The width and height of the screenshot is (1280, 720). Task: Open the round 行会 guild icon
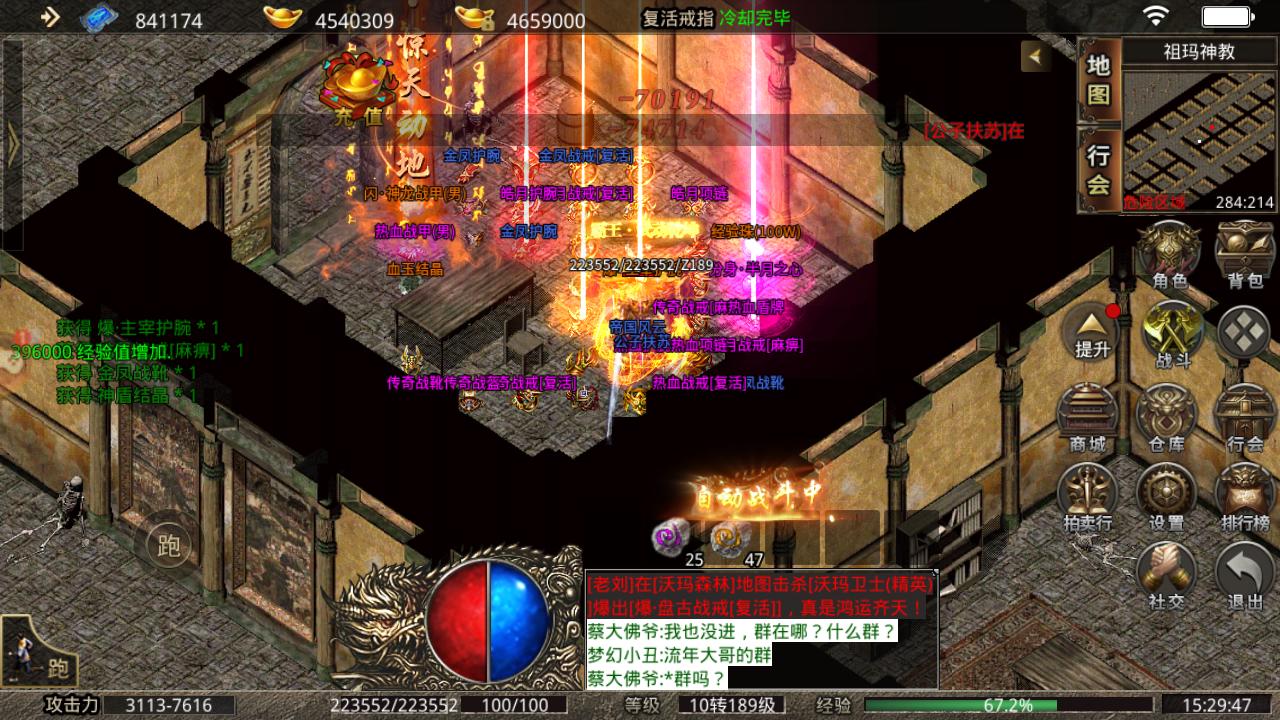pyautogui.click(x=1245, y=414)
